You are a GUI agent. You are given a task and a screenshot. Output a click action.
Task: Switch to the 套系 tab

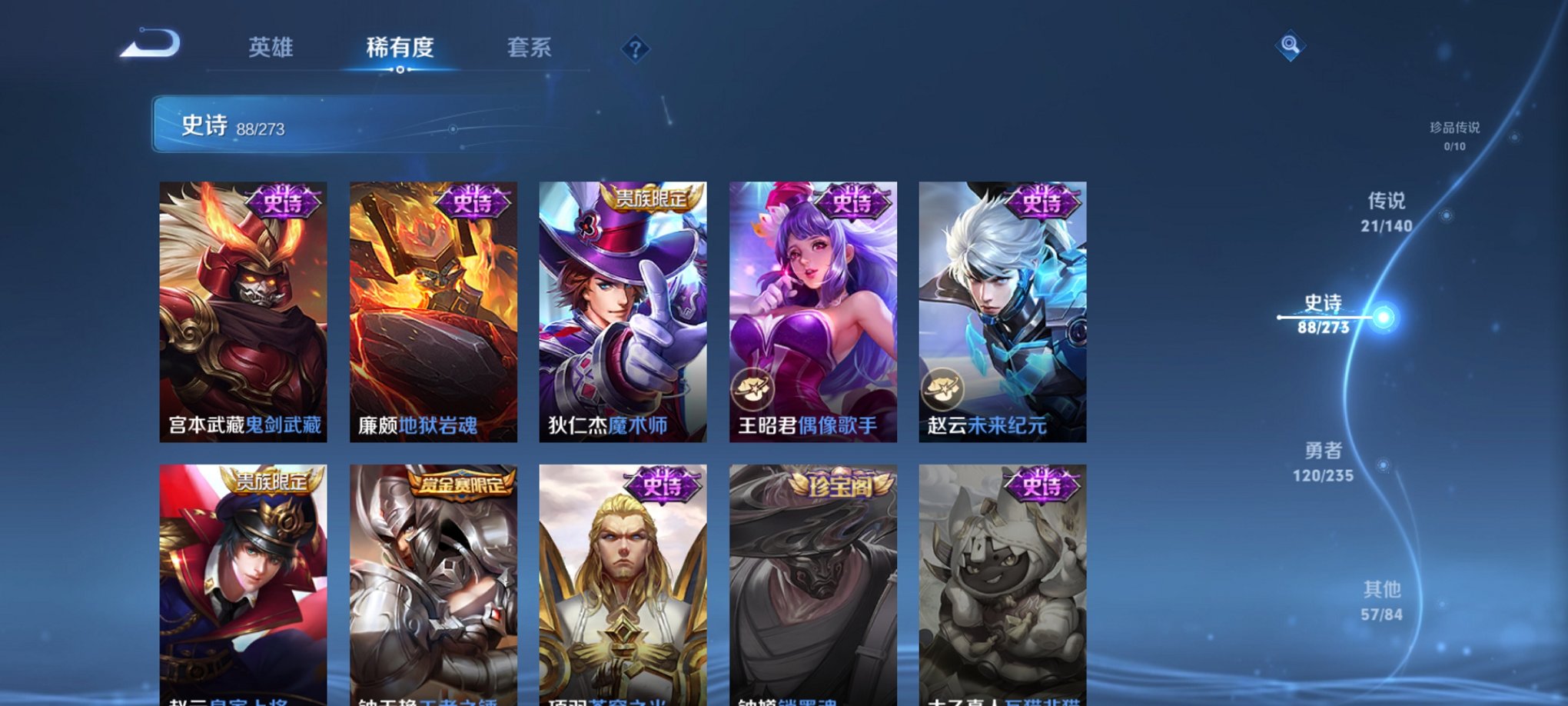[536, 48]
